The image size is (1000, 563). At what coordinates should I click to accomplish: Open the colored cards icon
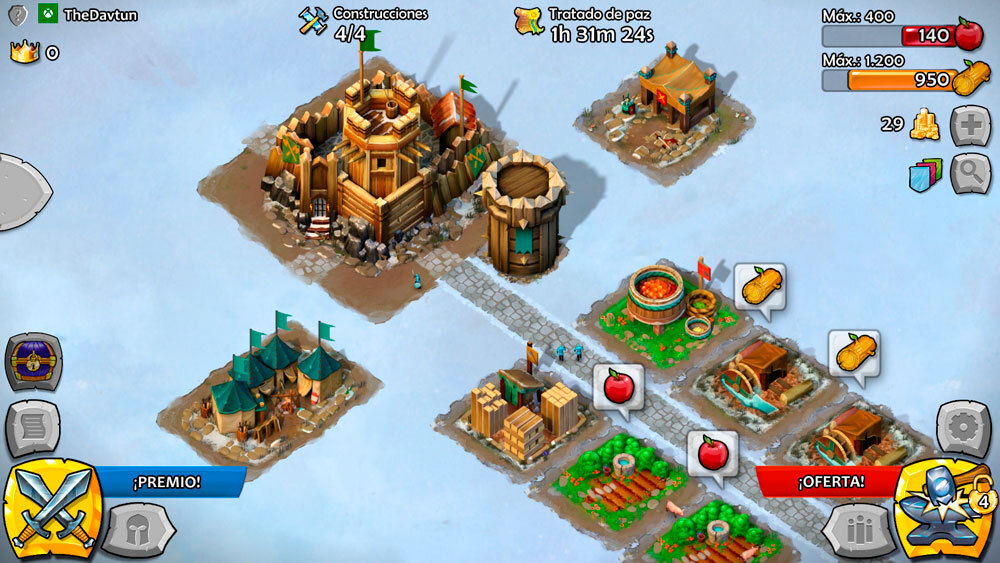tap(926, 175)
